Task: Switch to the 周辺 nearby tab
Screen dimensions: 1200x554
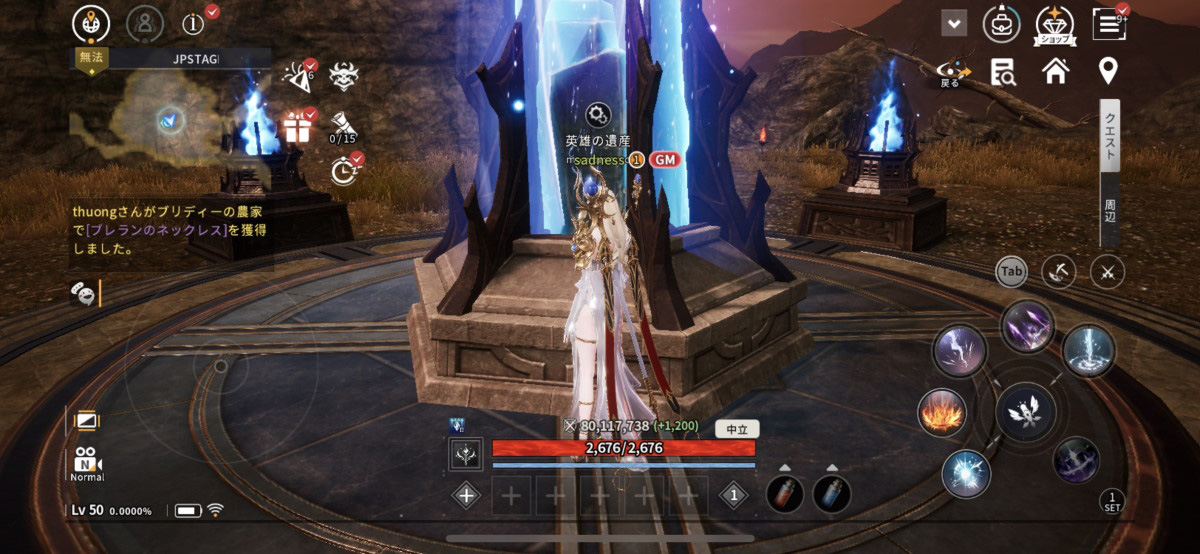Action: 1110,210
